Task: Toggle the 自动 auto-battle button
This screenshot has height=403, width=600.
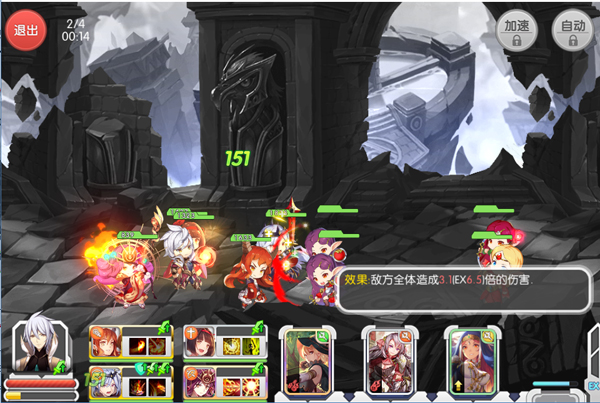Action: point(573,29)
